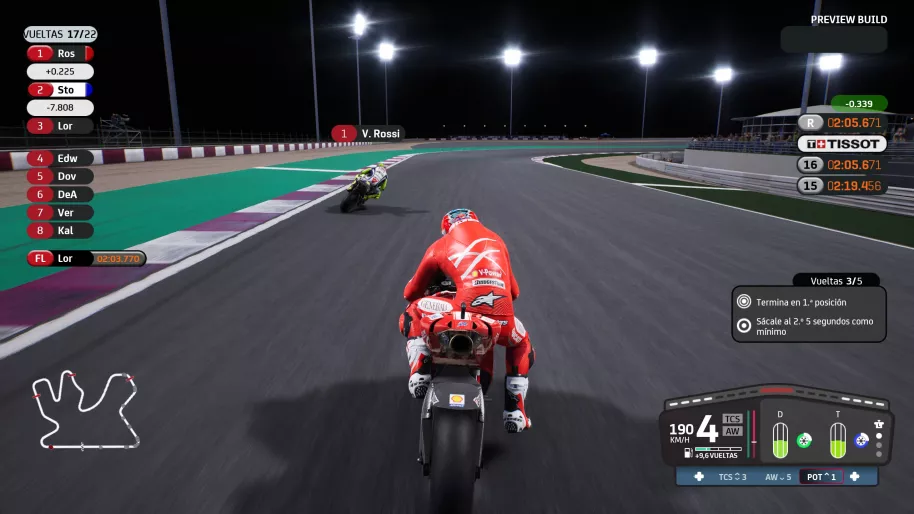Click the fuel pump icon
This screenshot has width=914, height=514.
click(687, 453)
